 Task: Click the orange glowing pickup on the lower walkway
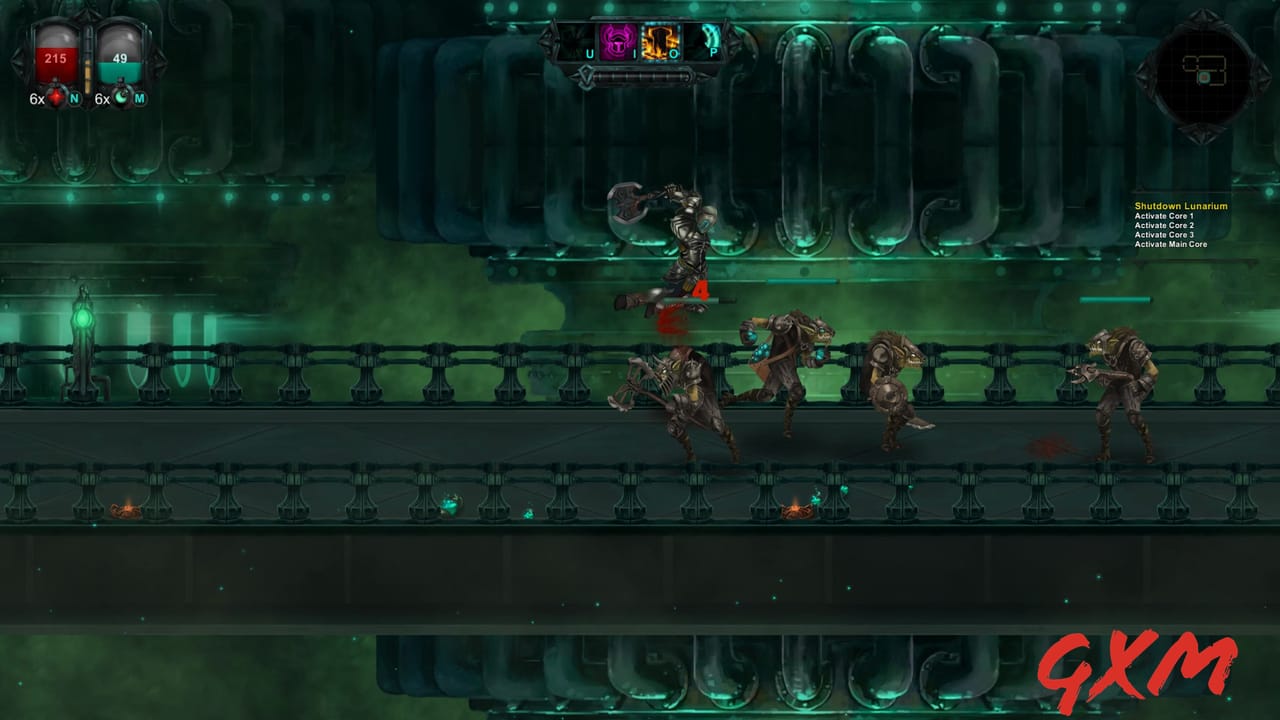(x=795, y=512)
